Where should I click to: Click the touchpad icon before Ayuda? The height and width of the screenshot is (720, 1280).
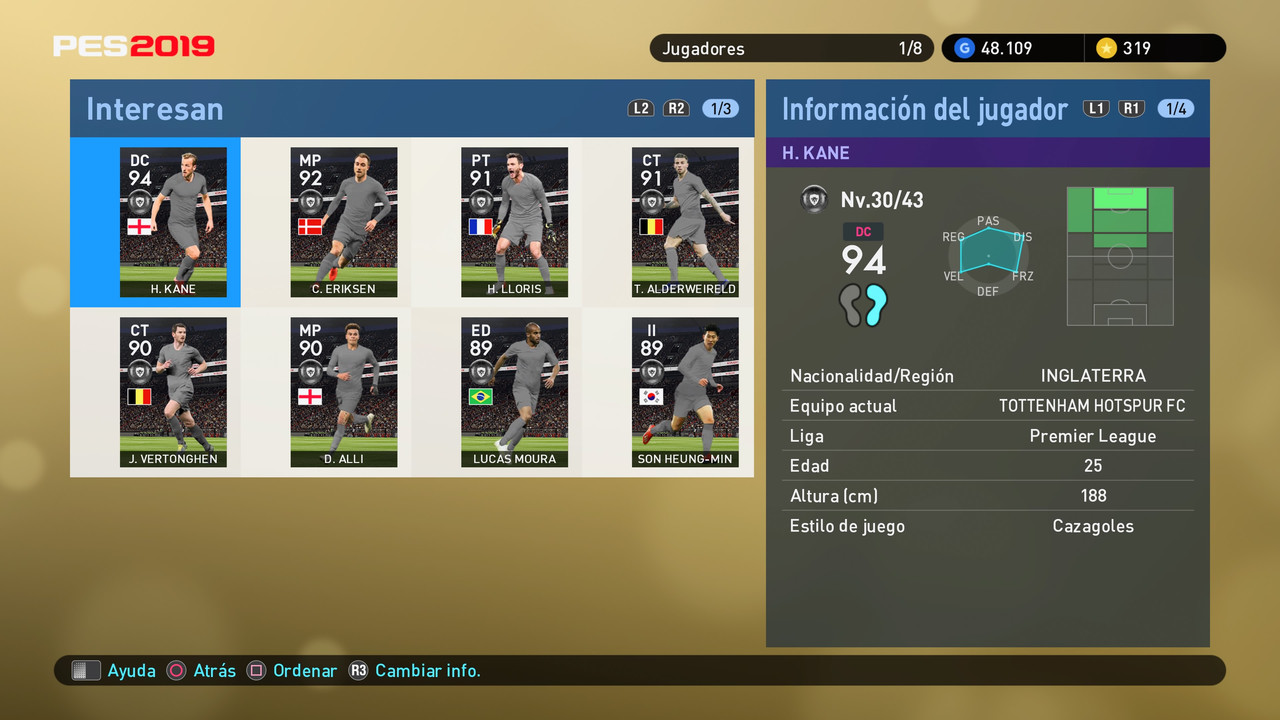pos(86,670)
